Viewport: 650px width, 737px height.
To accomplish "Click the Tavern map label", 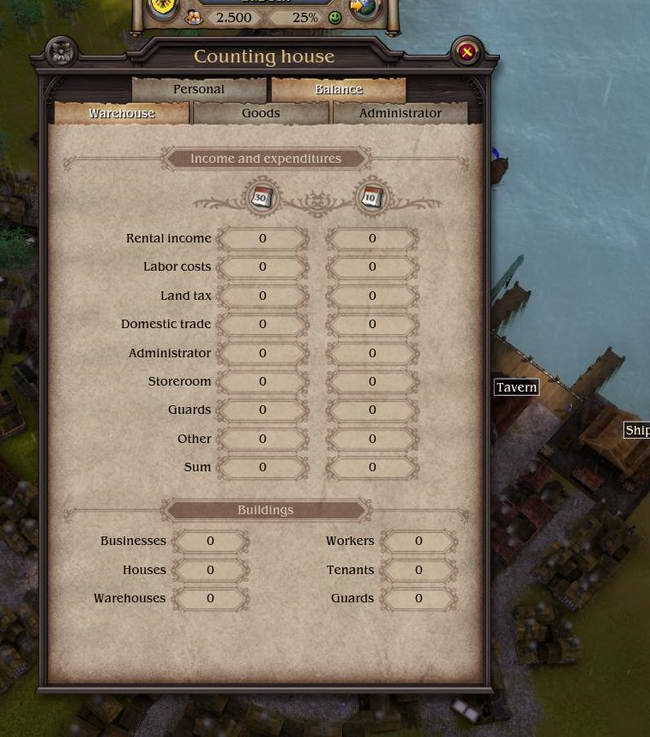I will click(x=516, y=387).
